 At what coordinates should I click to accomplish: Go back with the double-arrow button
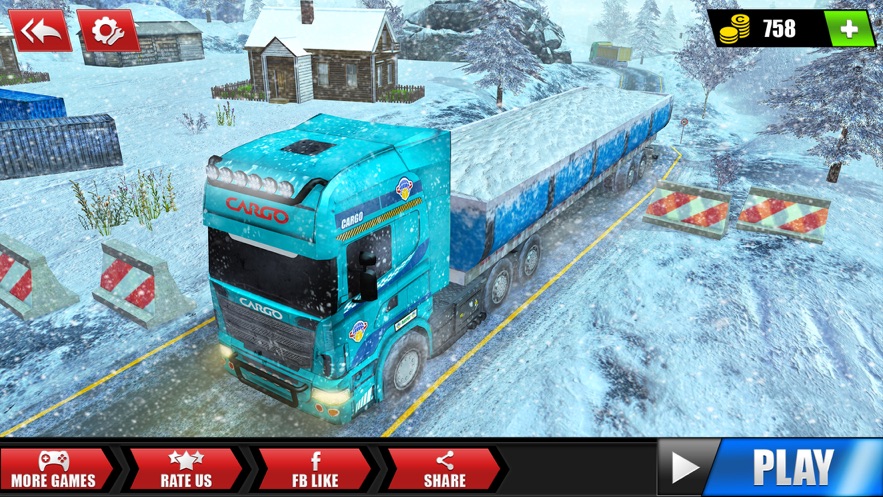[40, 31]
